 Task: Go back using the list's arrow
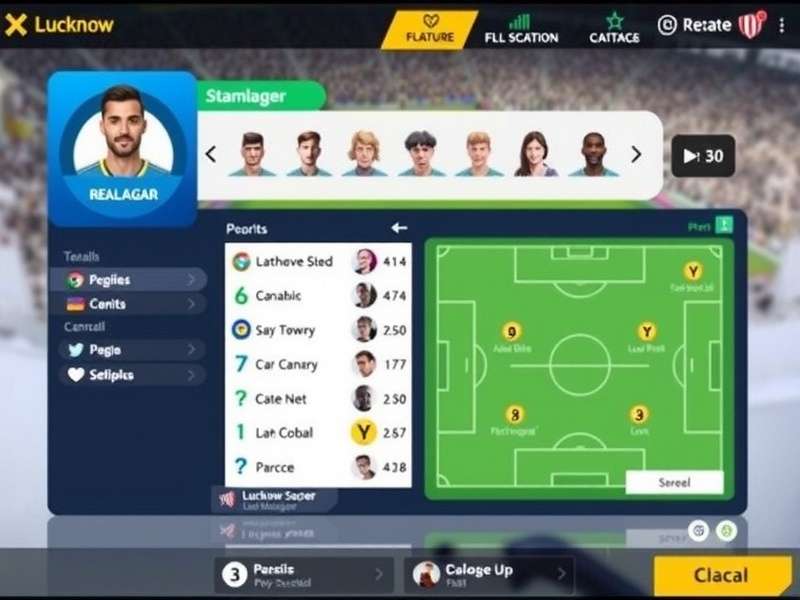pyautogui.click(x=399, y=228)
